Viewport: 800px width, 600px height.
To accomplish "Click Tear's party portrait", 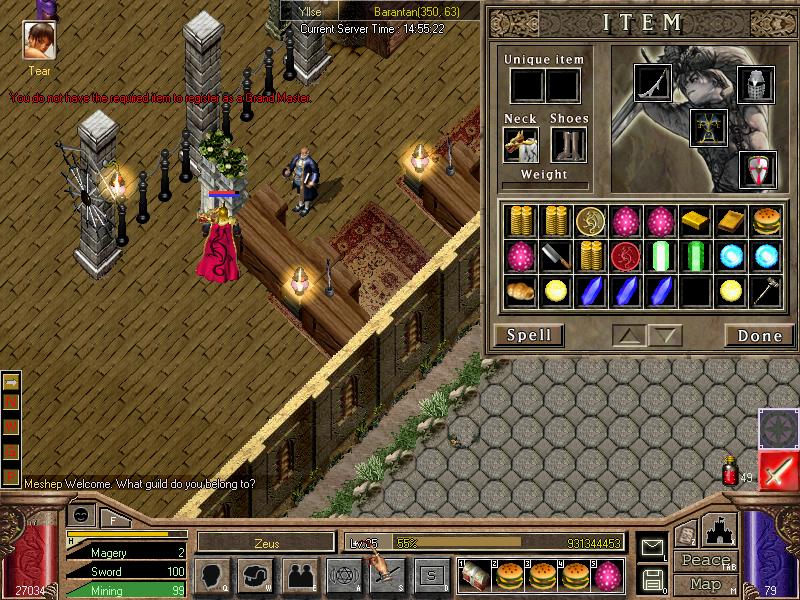I will pyautogui.click(x=39, y=42).
